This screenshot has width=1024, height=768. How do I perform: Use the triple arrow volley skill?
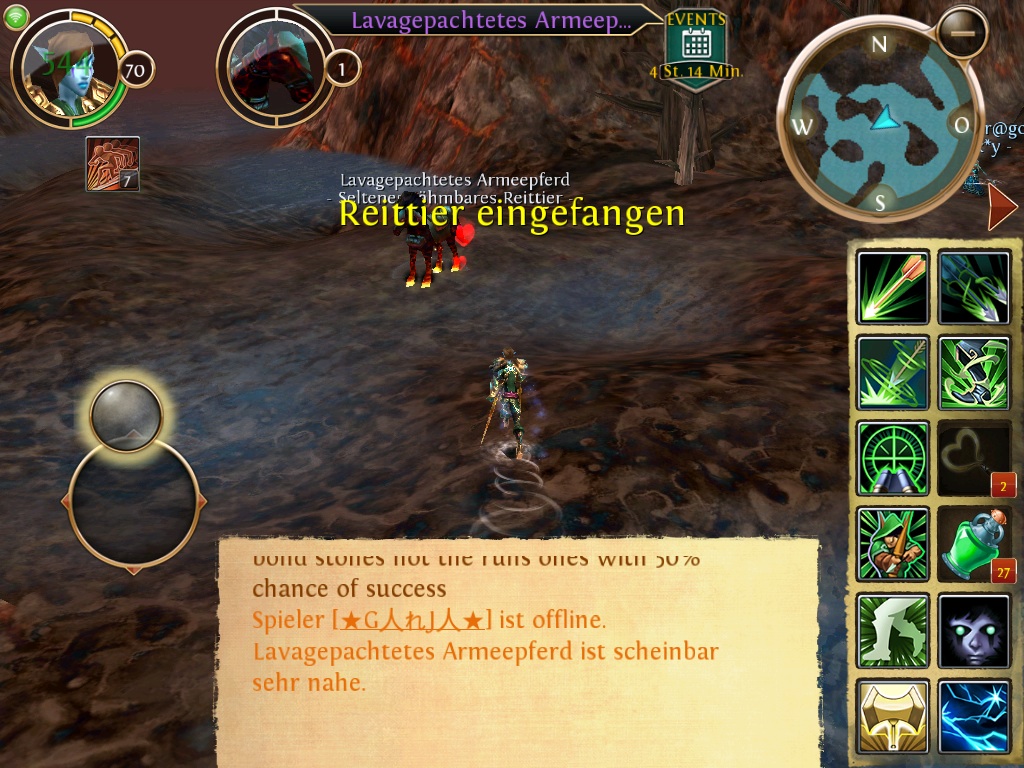(974, 287)
